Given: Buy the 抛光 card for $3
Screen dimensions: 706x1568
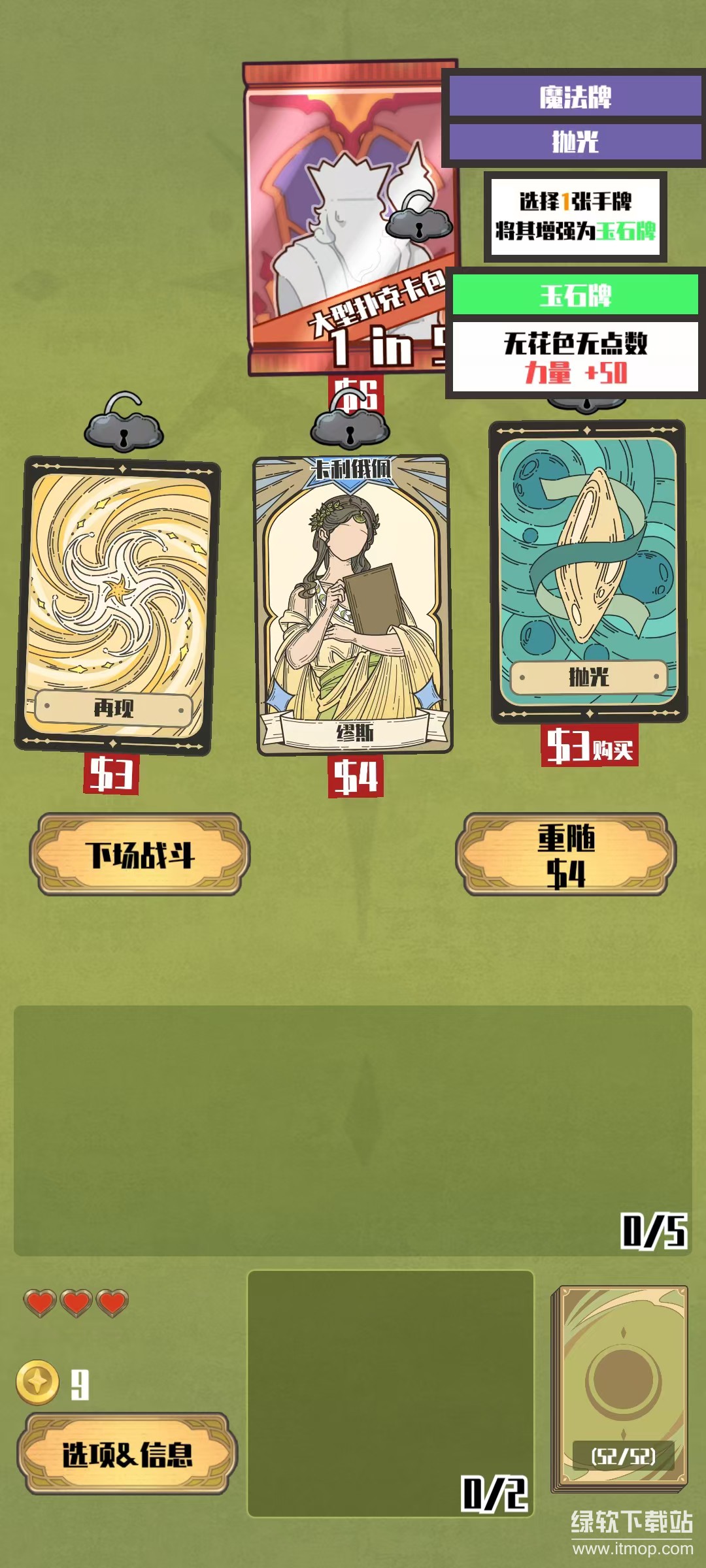Looking at the screenshot, I should 589,746.
